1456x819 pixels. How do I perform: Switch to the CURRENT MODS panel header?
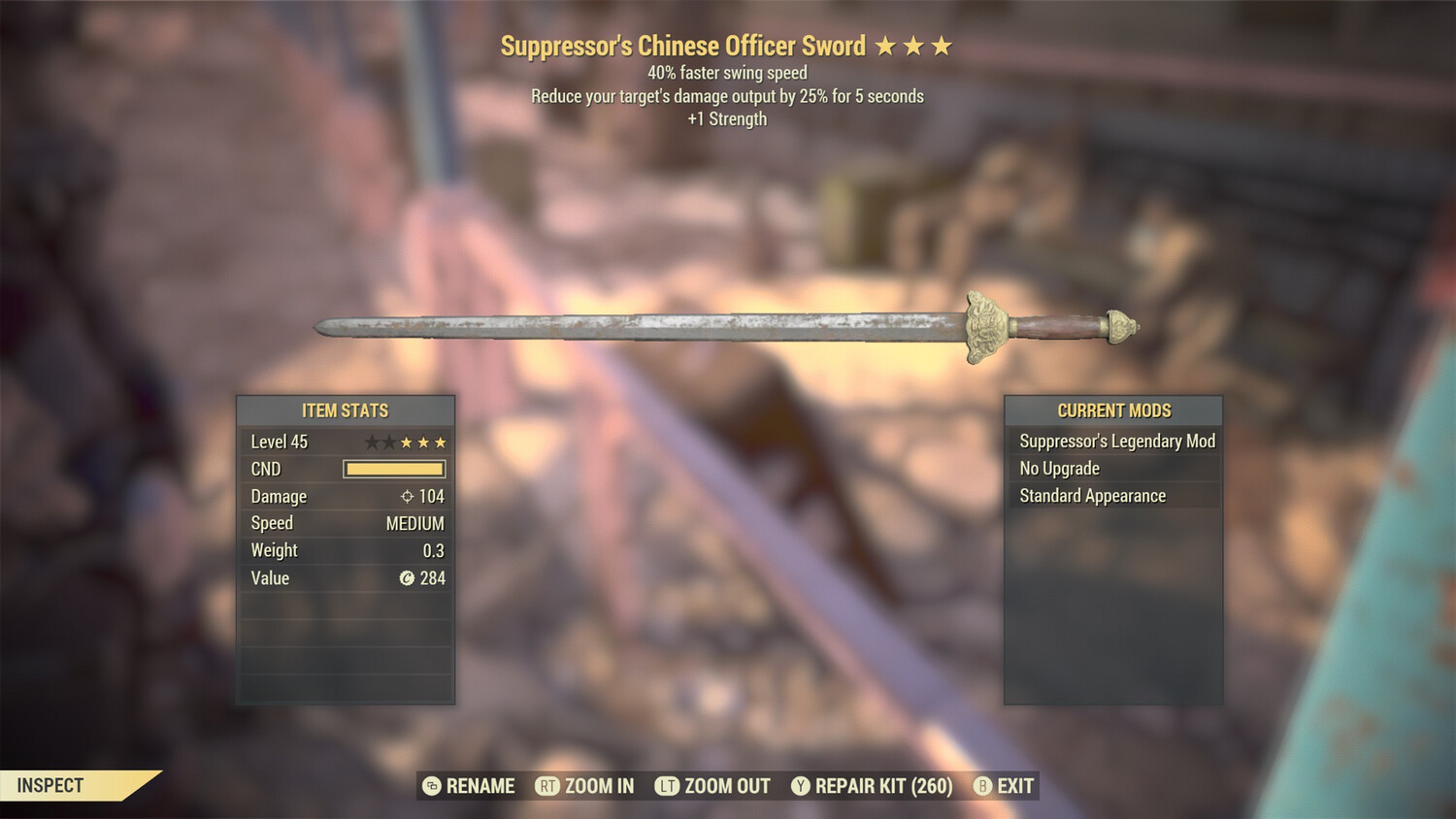[x=1112, y=410]
